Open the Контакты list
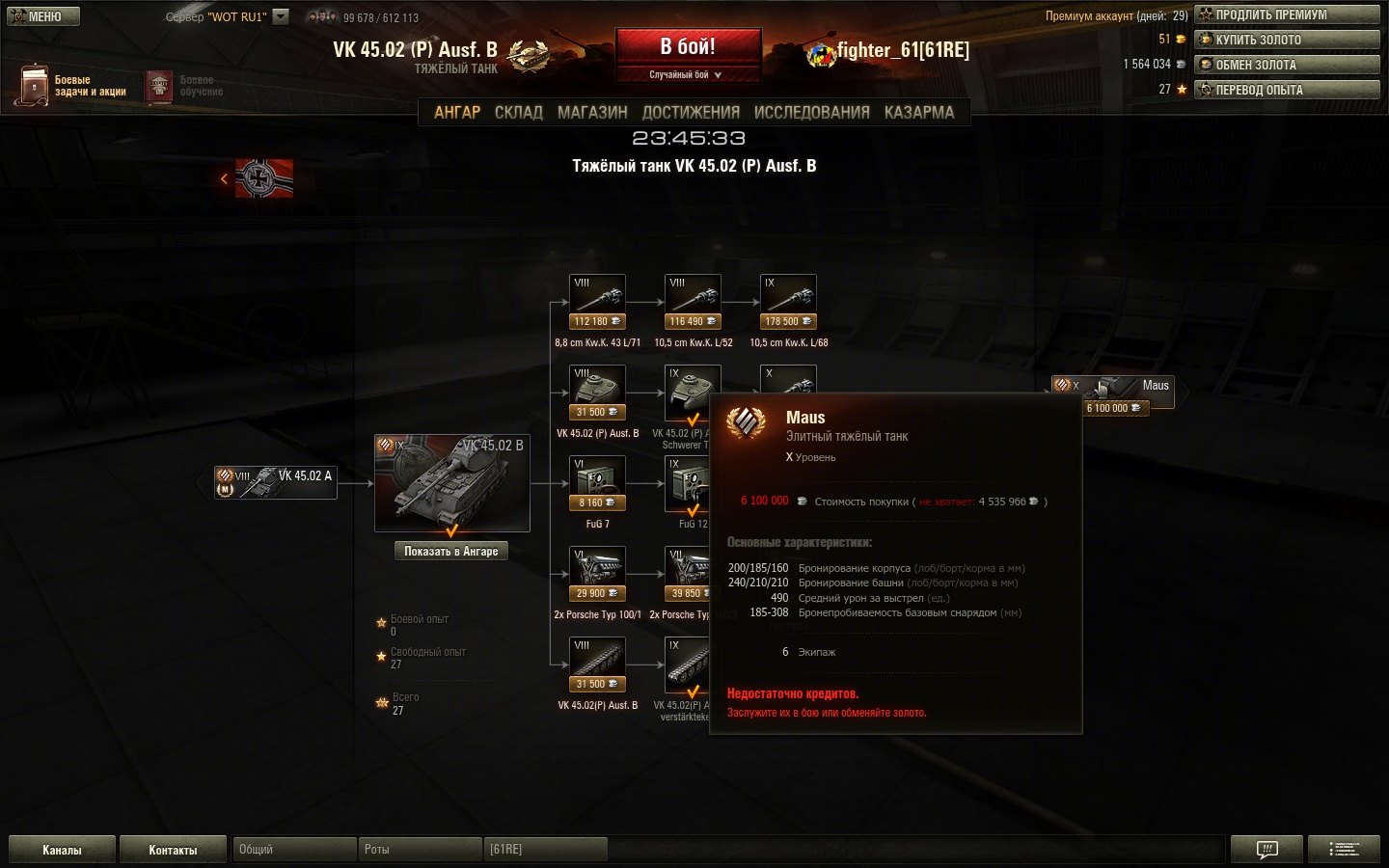The height and width of the screenshot is (868, 1389). pos(173,850)
